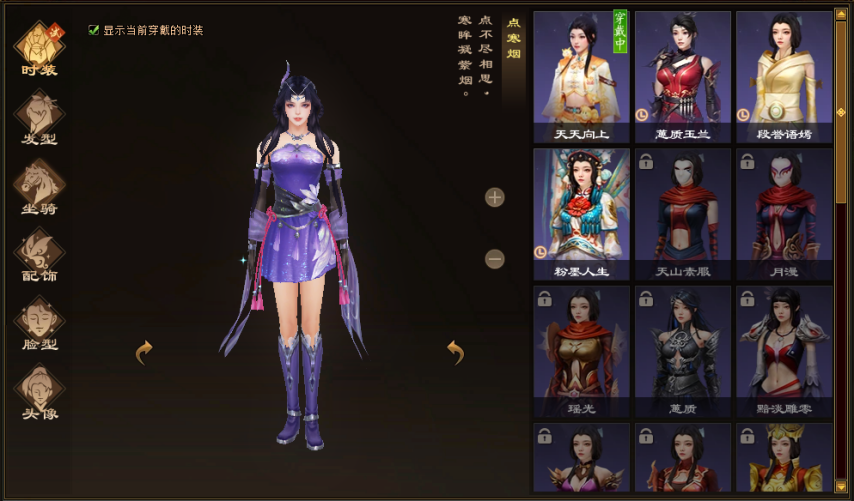Select the locked 瑶光 costume
This screenshot has height=501, width=854.
tap(581, 352)
